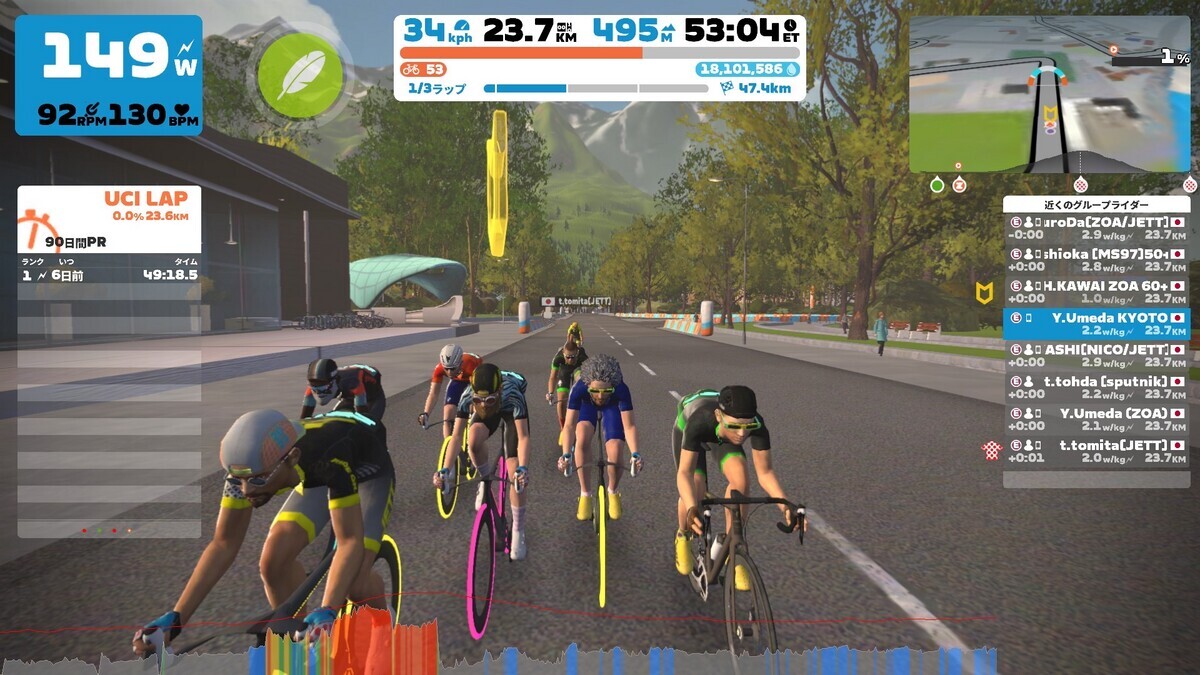This screenshot has width=1200, height=675.
Task: Choose rider ASHI[NICO/JETT] from nearby list
Action: [x=1097, y=355]
